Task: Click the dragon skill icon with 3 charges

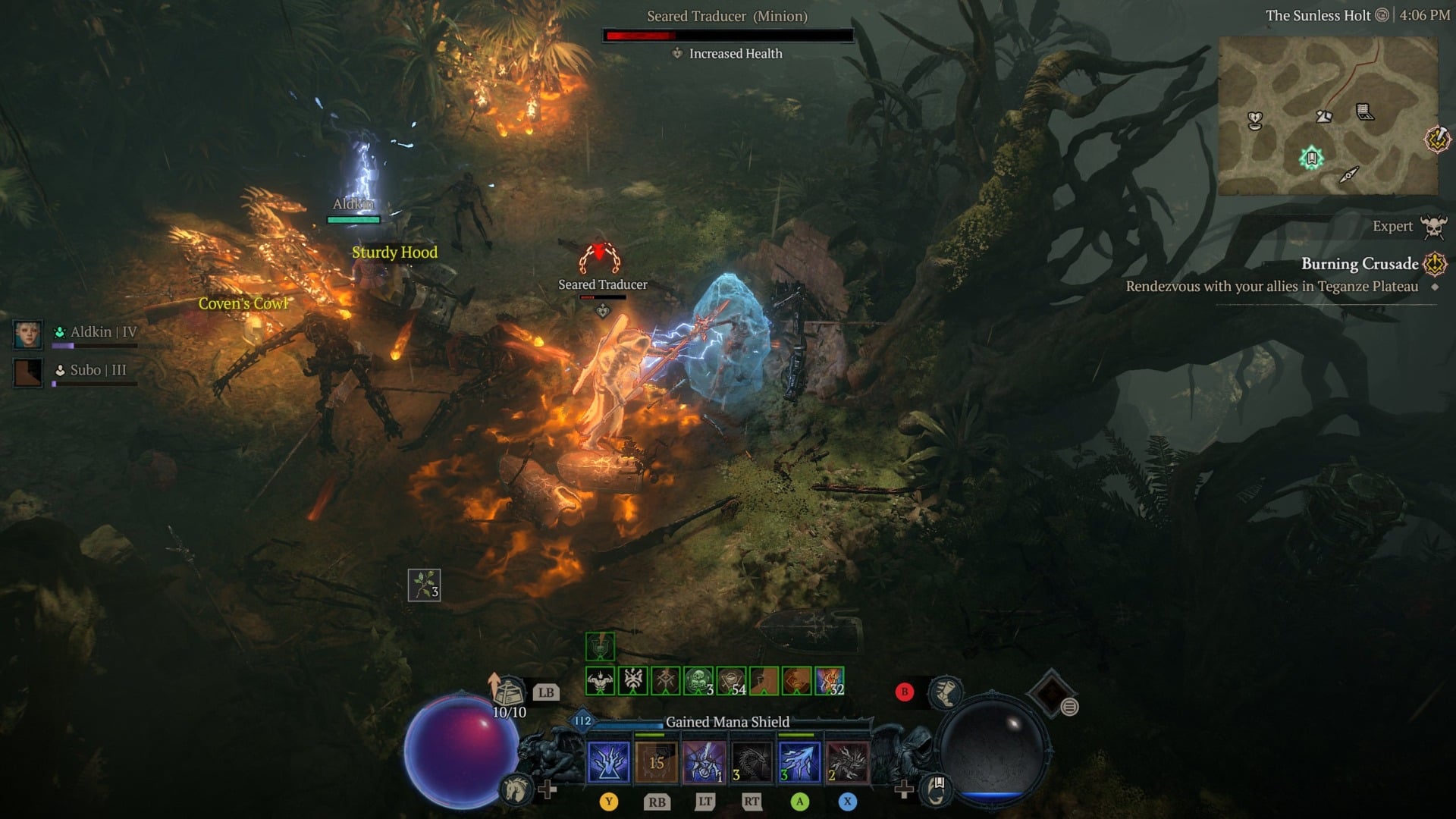Action: 753,761
